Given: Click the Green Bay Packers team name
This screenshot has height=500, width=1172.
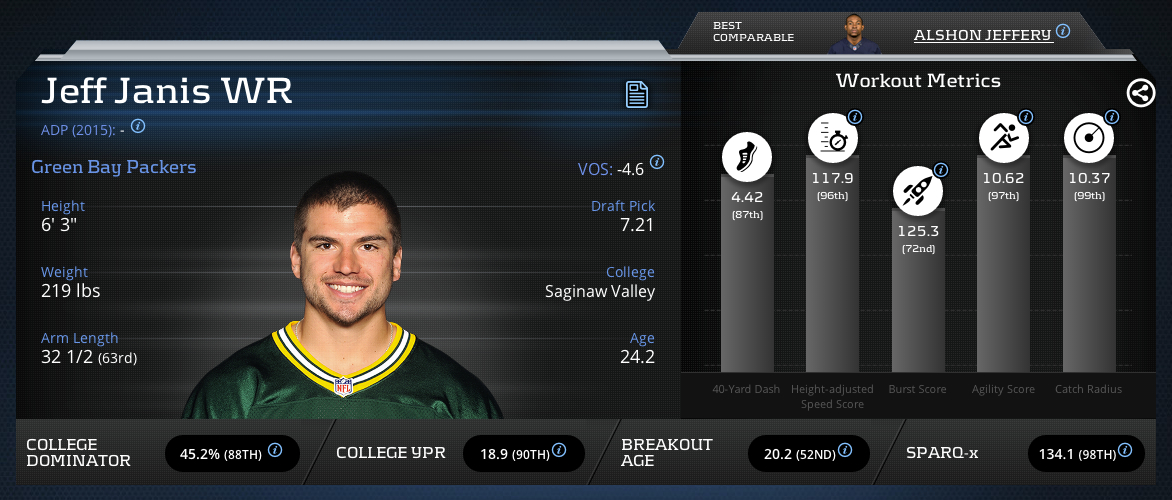Looking at the screenshot, I should (x=114, y=167).
